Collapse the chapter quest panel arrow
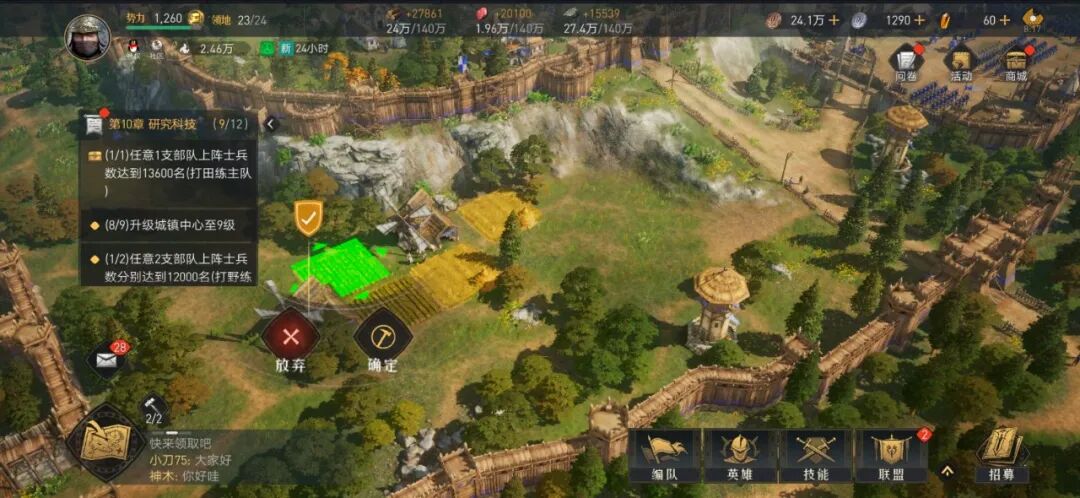The image size is (1080, 498). click(x=270, y=124)
